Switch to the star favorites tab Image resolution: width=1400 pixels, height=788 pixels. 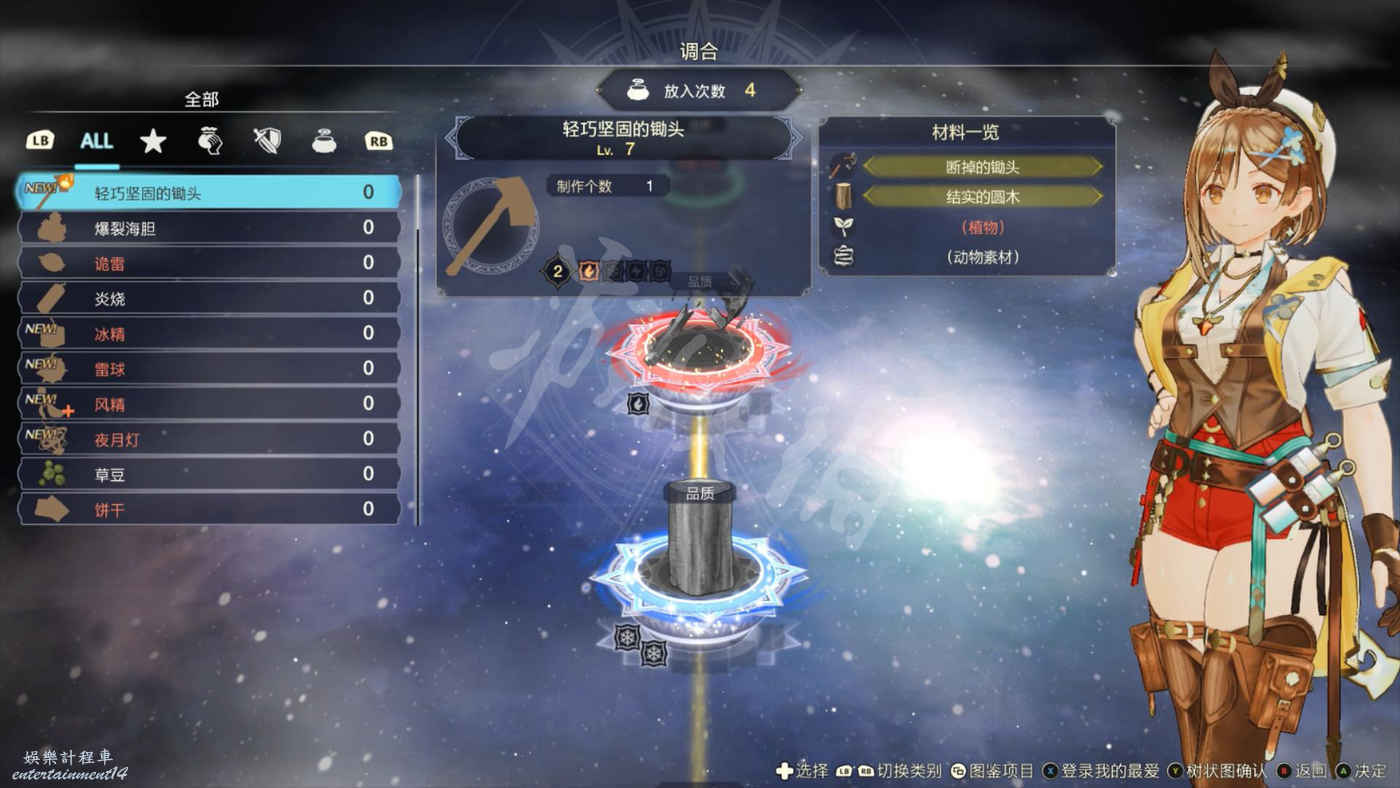[153, 141]
